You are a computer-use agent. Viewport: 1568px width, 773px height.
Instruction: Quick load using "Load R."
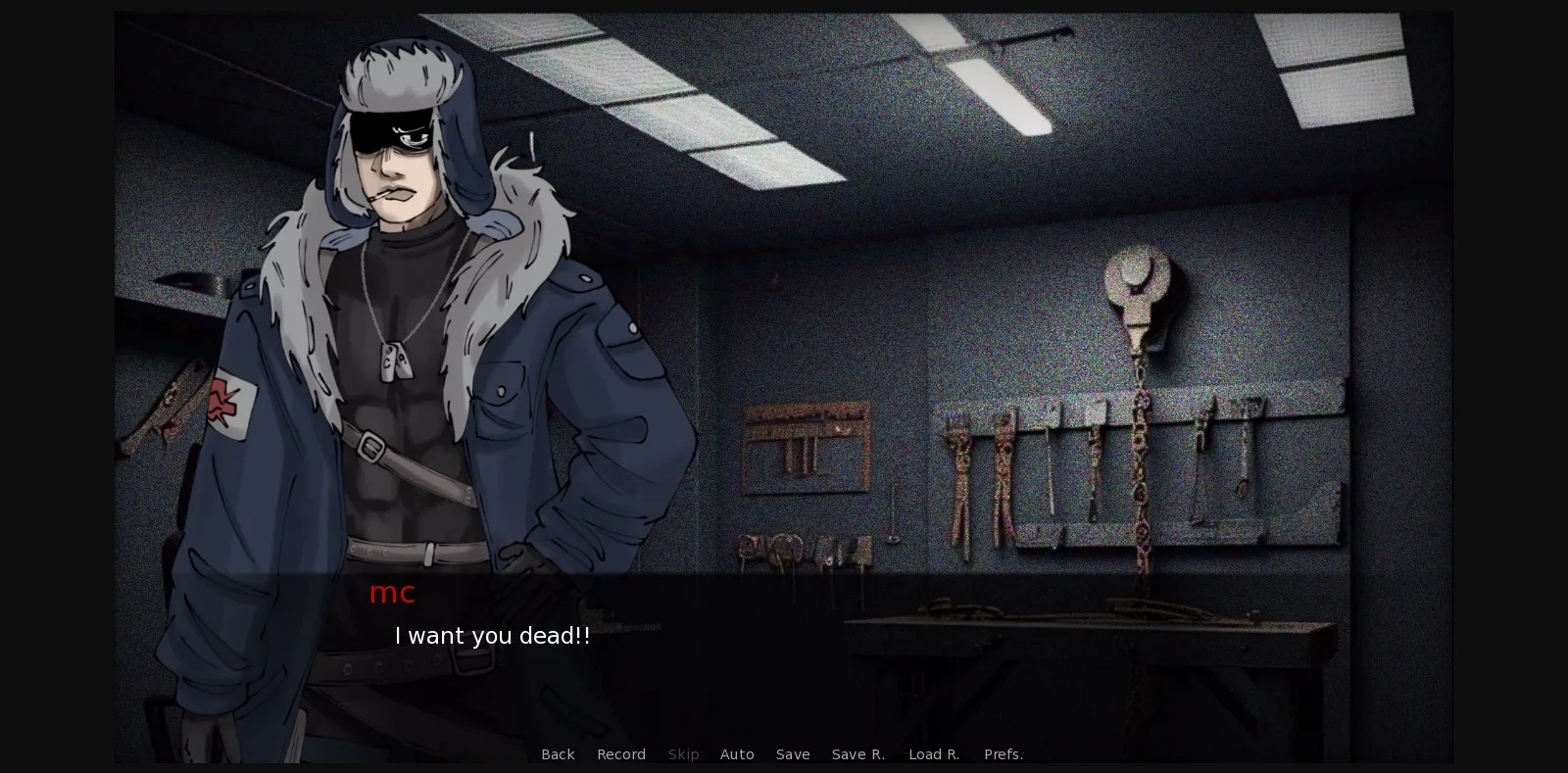point(934,754)
